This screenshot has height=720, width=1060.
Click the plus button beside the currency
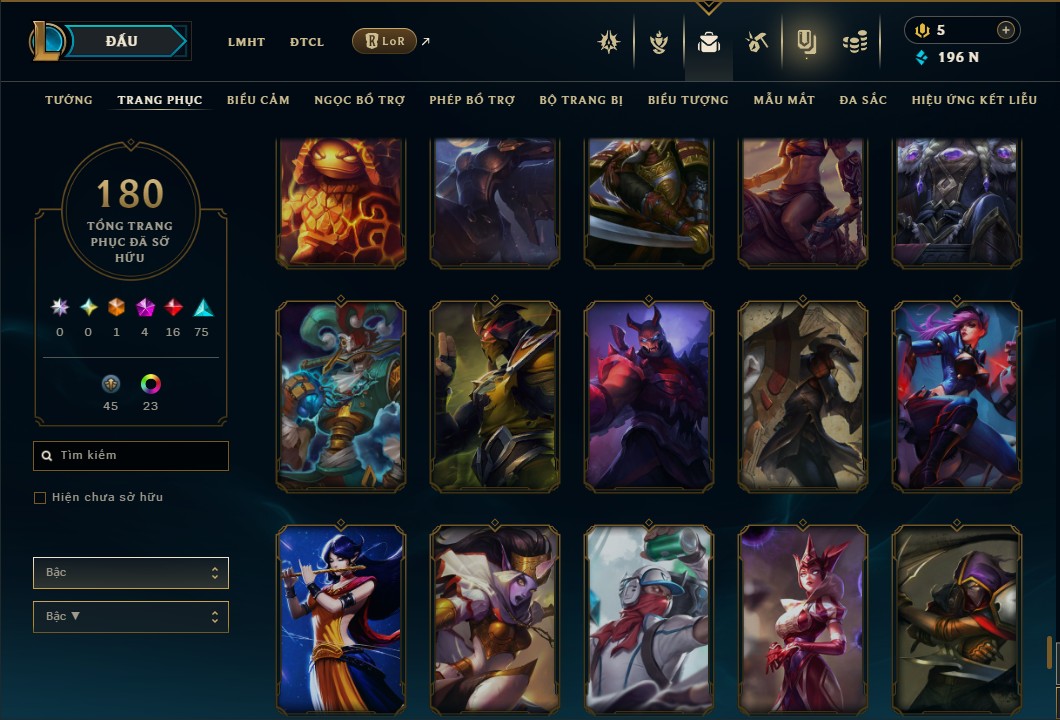[1005, 30]
